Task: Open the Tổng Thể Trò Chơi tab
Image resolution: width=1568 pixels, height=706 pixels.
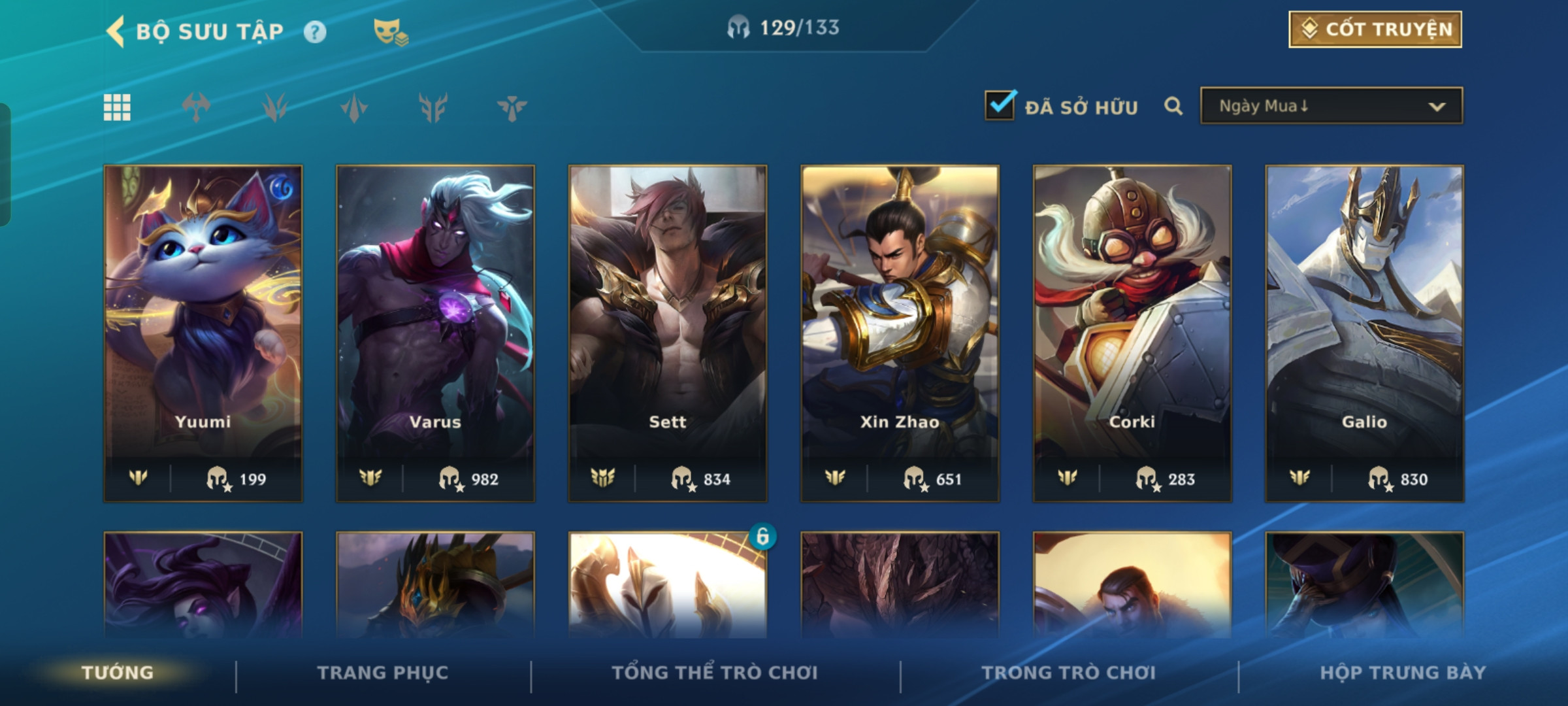Action: pyautogui.click(x=715, y=673)
